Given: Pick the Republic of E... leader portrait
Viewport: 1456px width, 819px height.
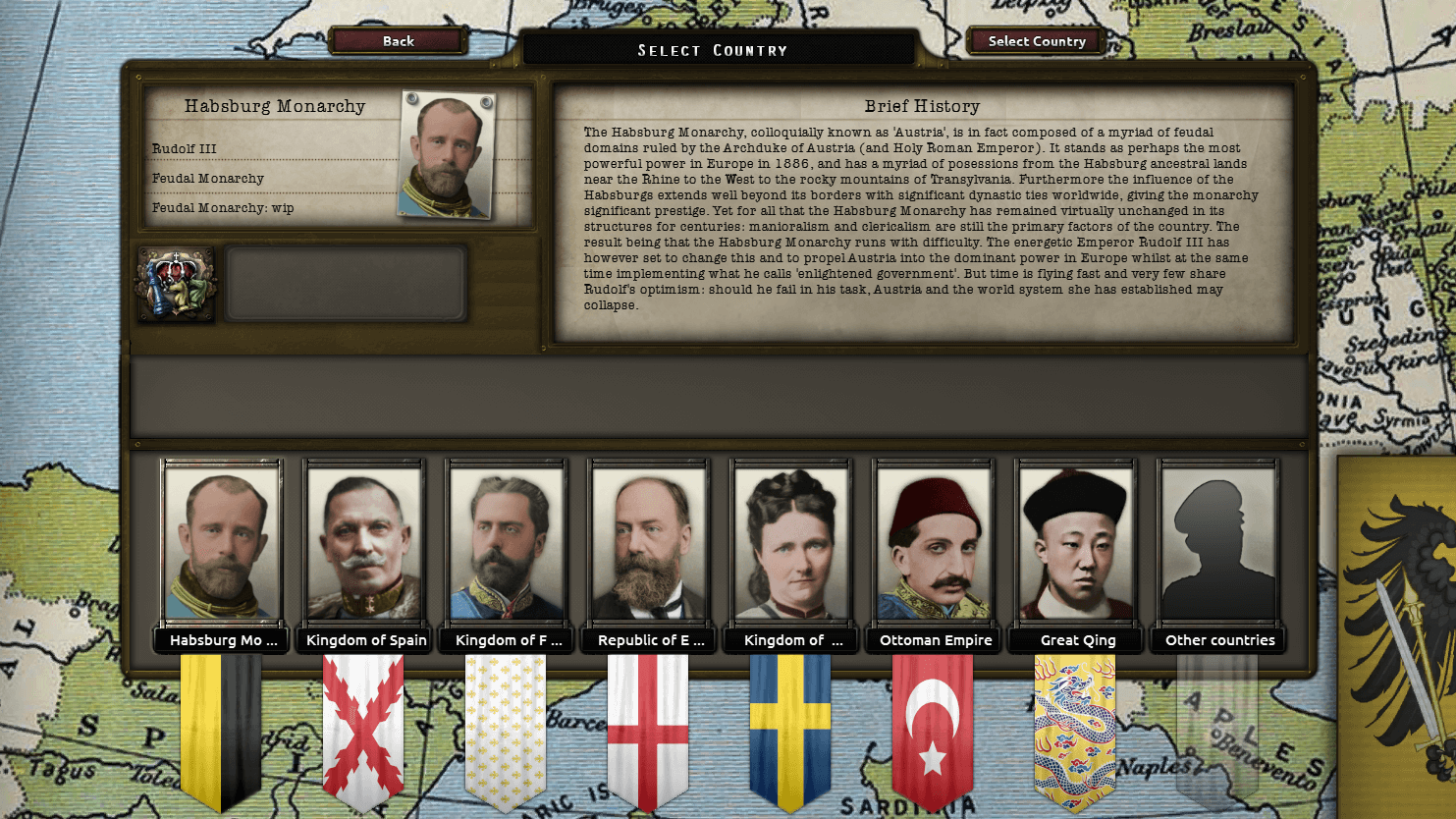Looking at the screenshot, I should tap(648, 542).
